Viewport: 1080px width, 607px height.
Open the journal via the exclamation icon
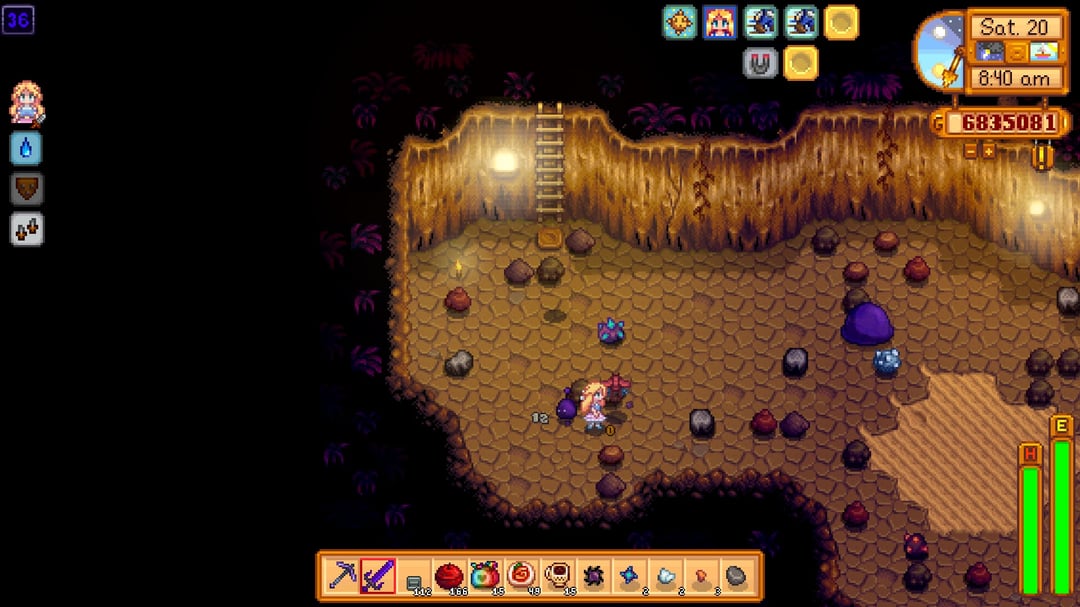(1043, 157)
